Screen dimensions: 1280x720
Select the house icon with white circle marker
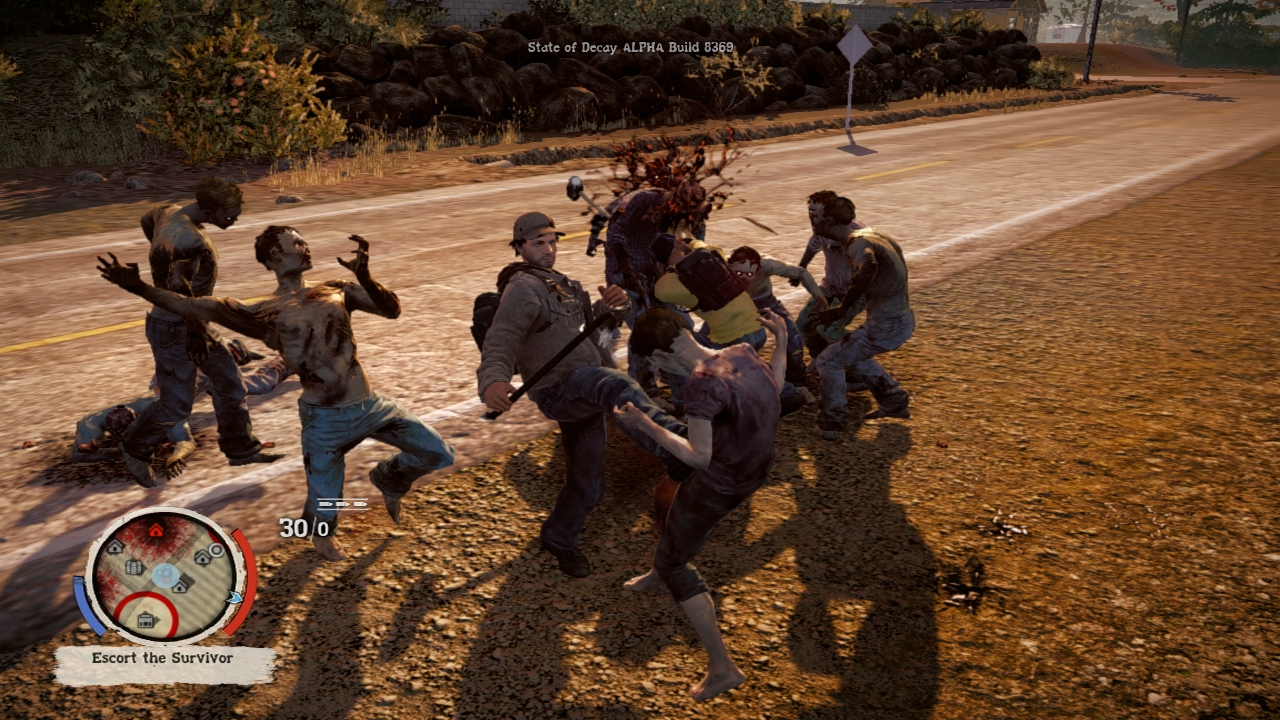point(202,557)
